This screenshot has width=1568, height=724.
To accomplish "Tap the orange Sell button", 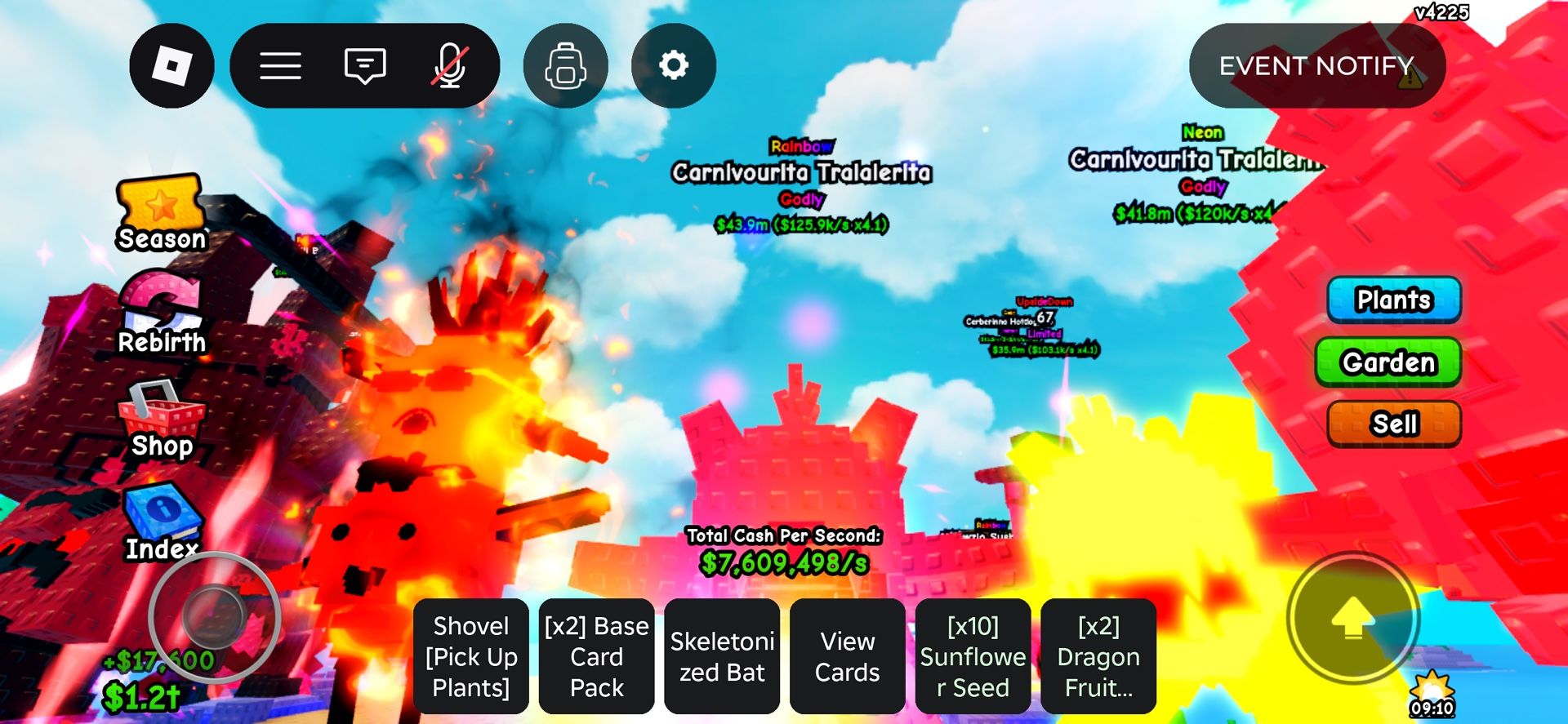I will coord(1394,424).
